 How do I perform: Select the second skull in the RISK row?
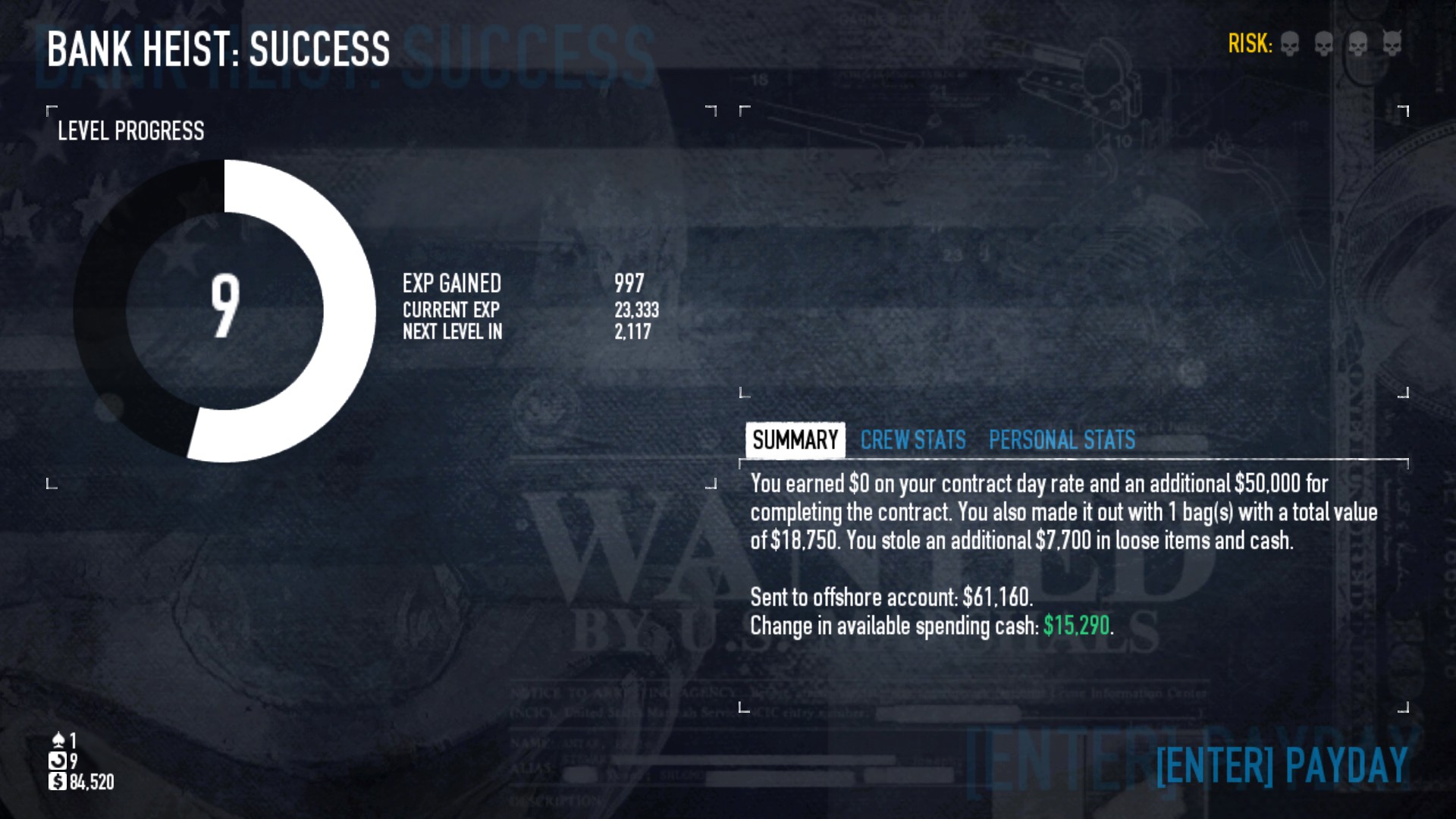(x=1325, y=44)
